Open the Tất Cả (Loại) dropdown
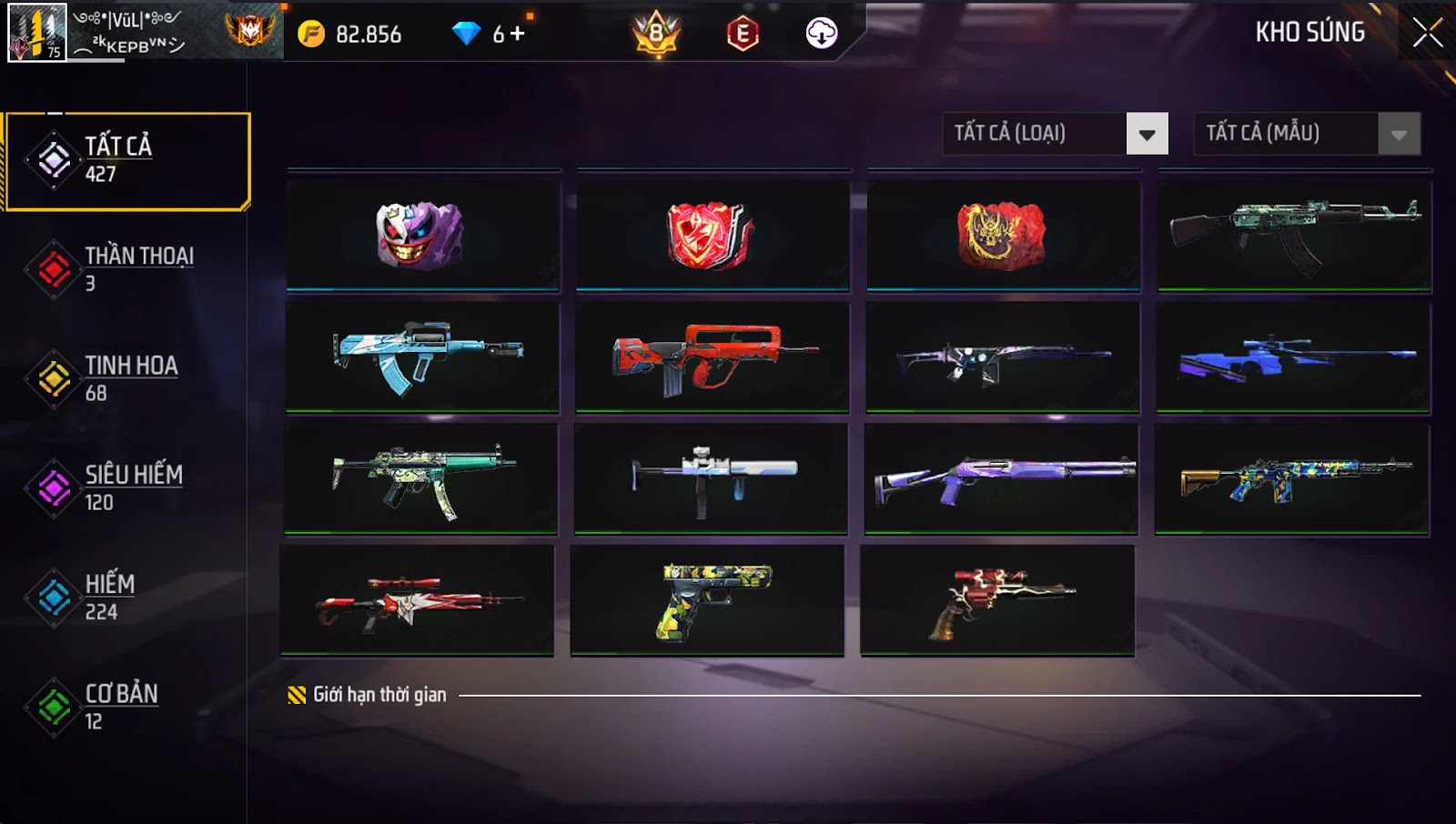The width and height of the screenshot is (1456, 824). click(1147, 134)
